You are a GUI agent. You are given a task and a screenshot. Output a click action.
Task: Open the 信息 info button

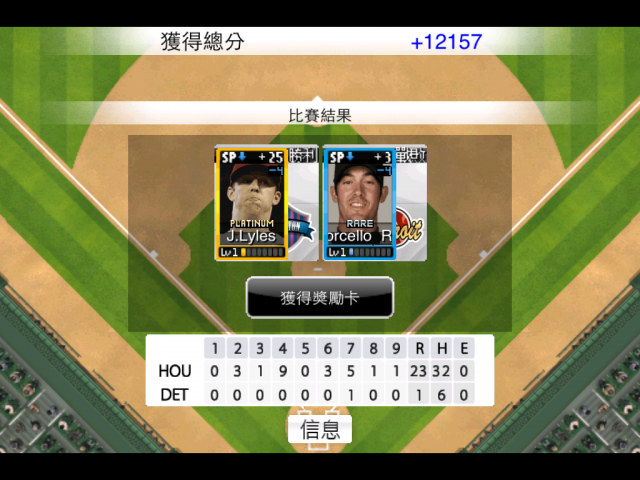coord(320,429)
